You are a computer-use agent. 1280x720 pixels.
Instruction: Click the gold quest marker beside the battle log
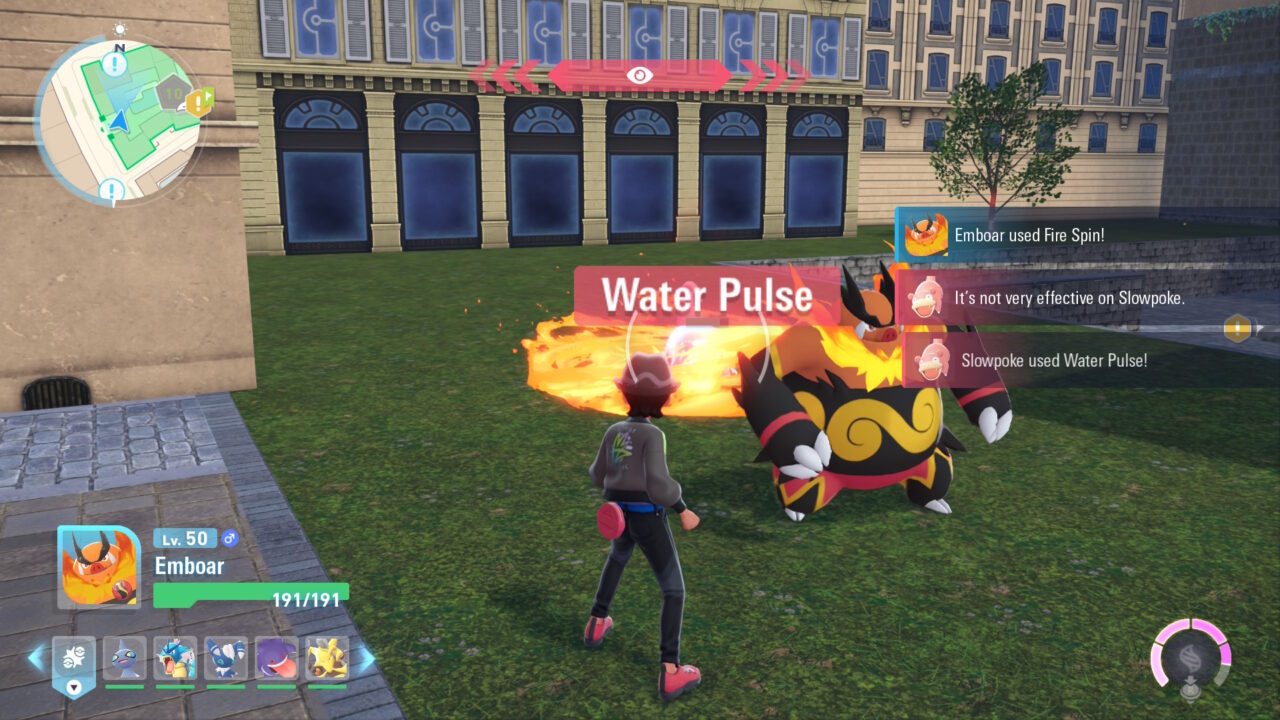tap(1238, 328)
